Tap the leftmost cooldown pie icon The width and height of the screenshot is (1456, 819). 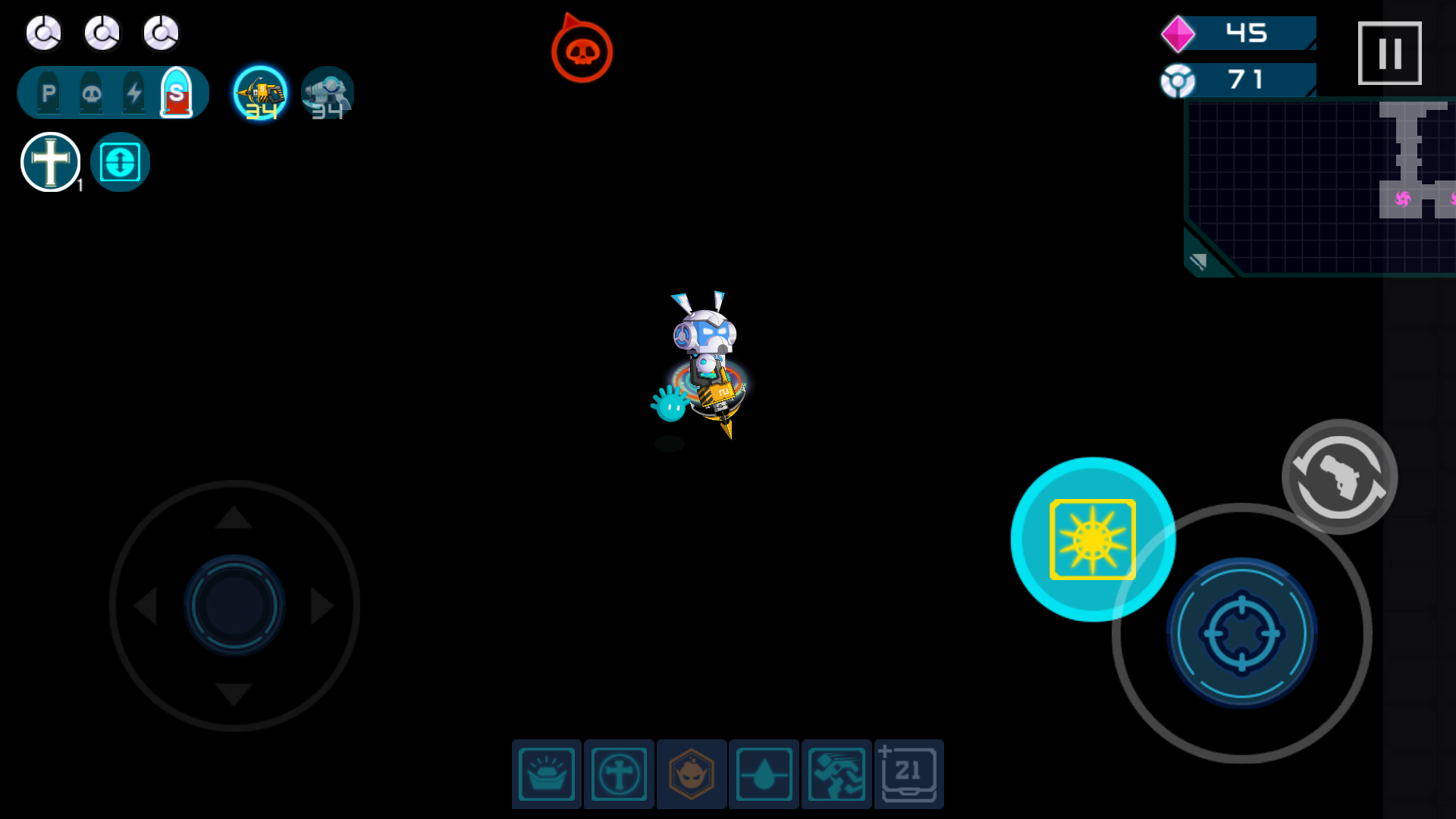click(43, 33)
